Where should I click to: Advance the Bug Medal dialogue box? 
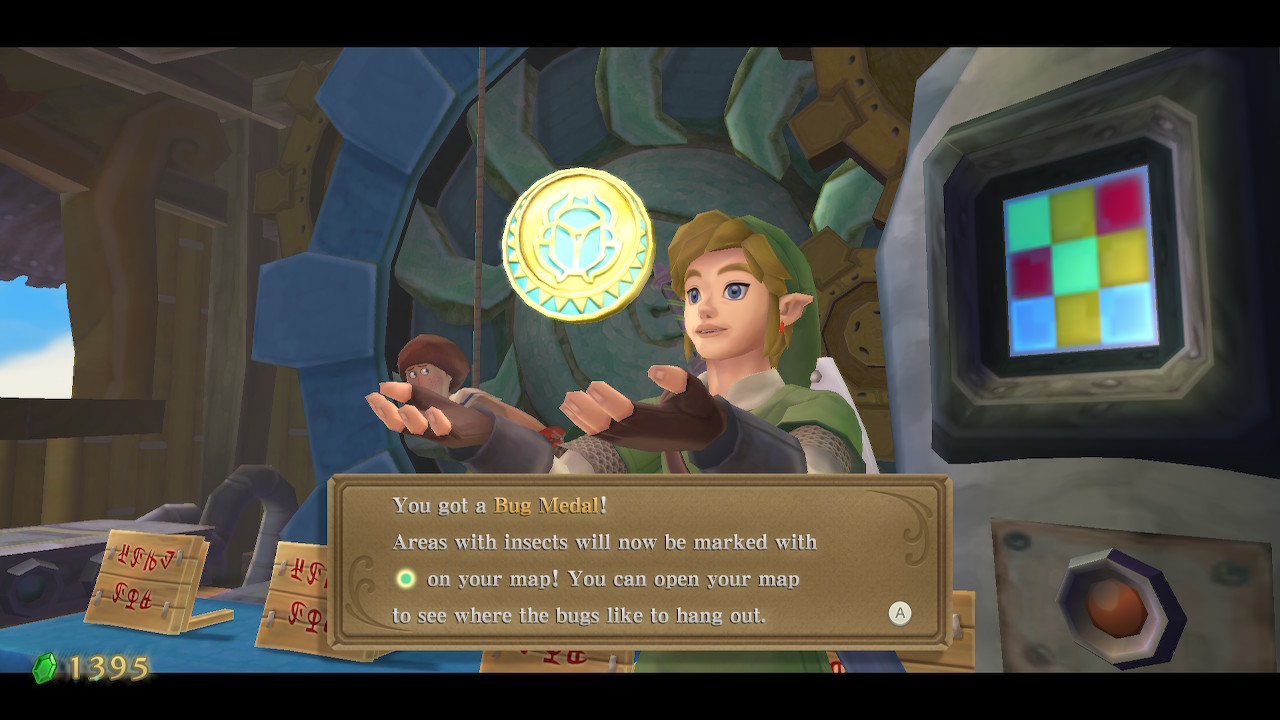pos(900,613)
